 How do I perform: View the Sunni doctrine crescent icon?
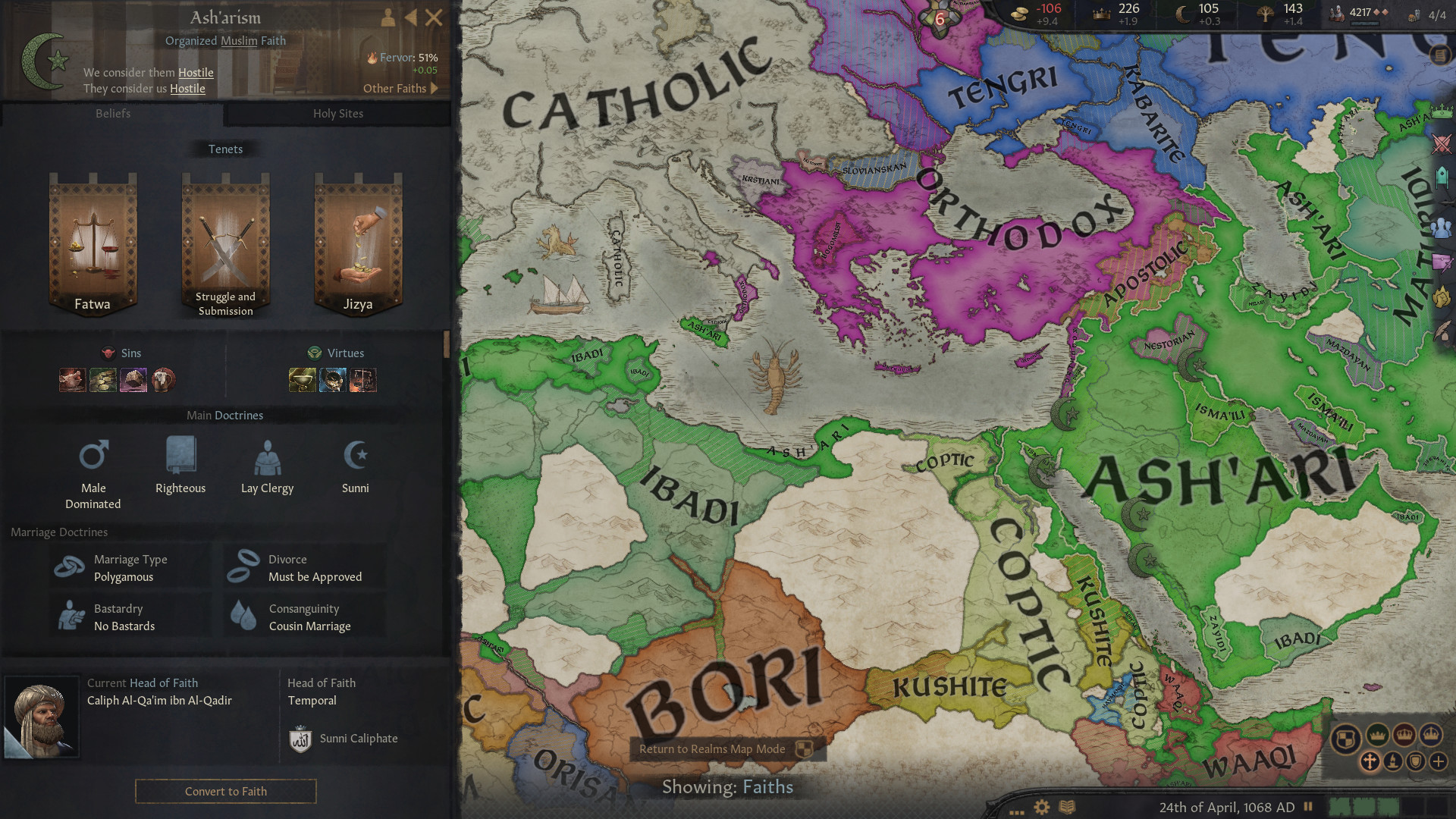point(355,455)
